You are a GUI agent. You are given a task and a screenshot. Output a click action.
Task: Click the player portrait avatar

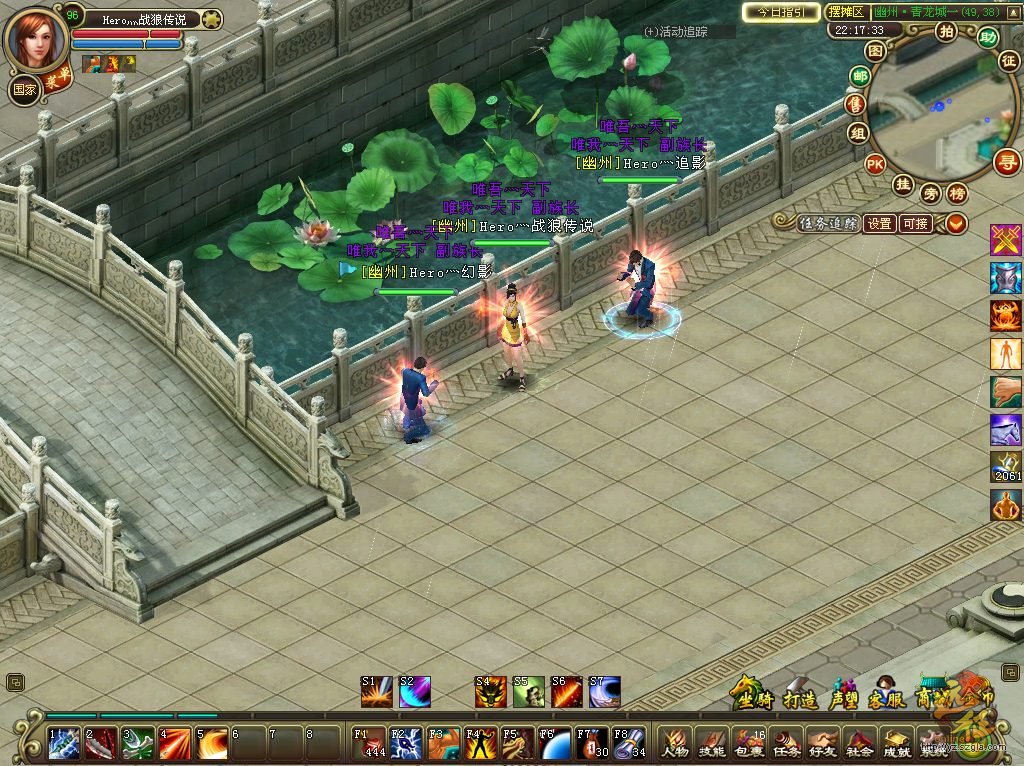[36, 38]
